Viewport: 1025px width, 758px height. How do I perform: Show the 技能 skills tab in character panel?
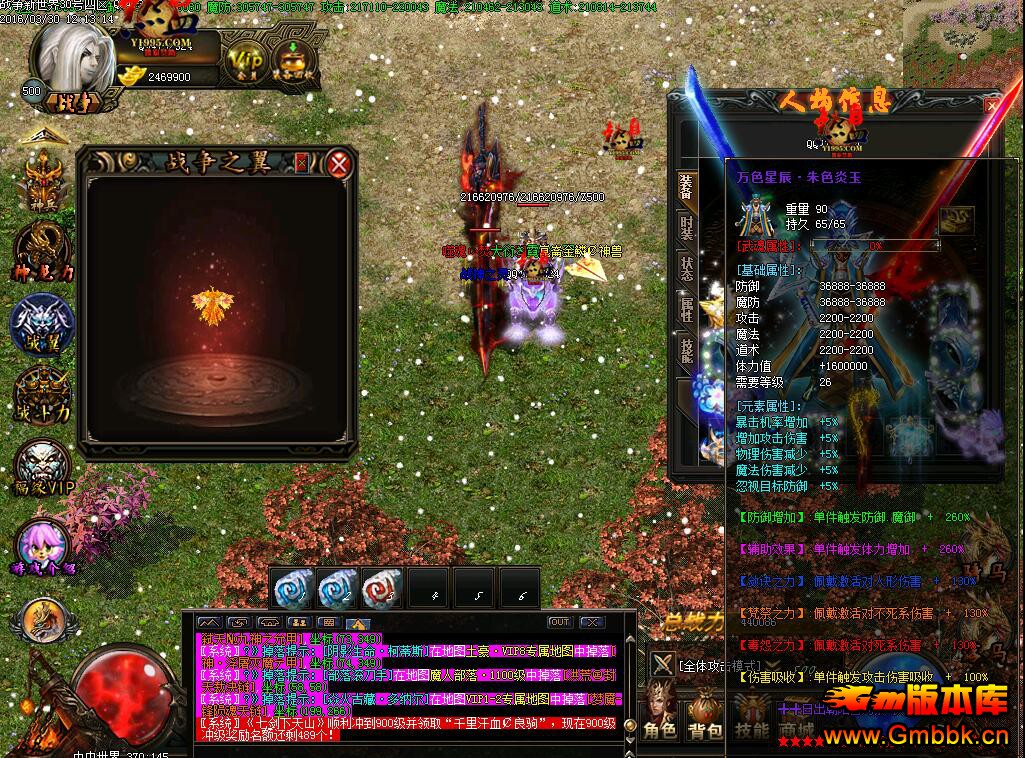coord(686,350)
